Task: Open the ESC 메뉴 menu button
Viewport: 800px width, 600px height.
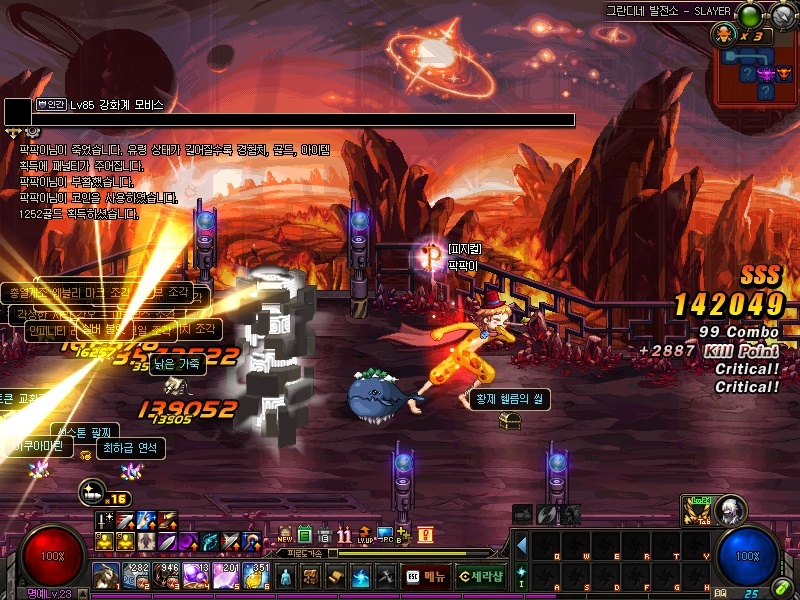Action: click(x=427, y=576)
